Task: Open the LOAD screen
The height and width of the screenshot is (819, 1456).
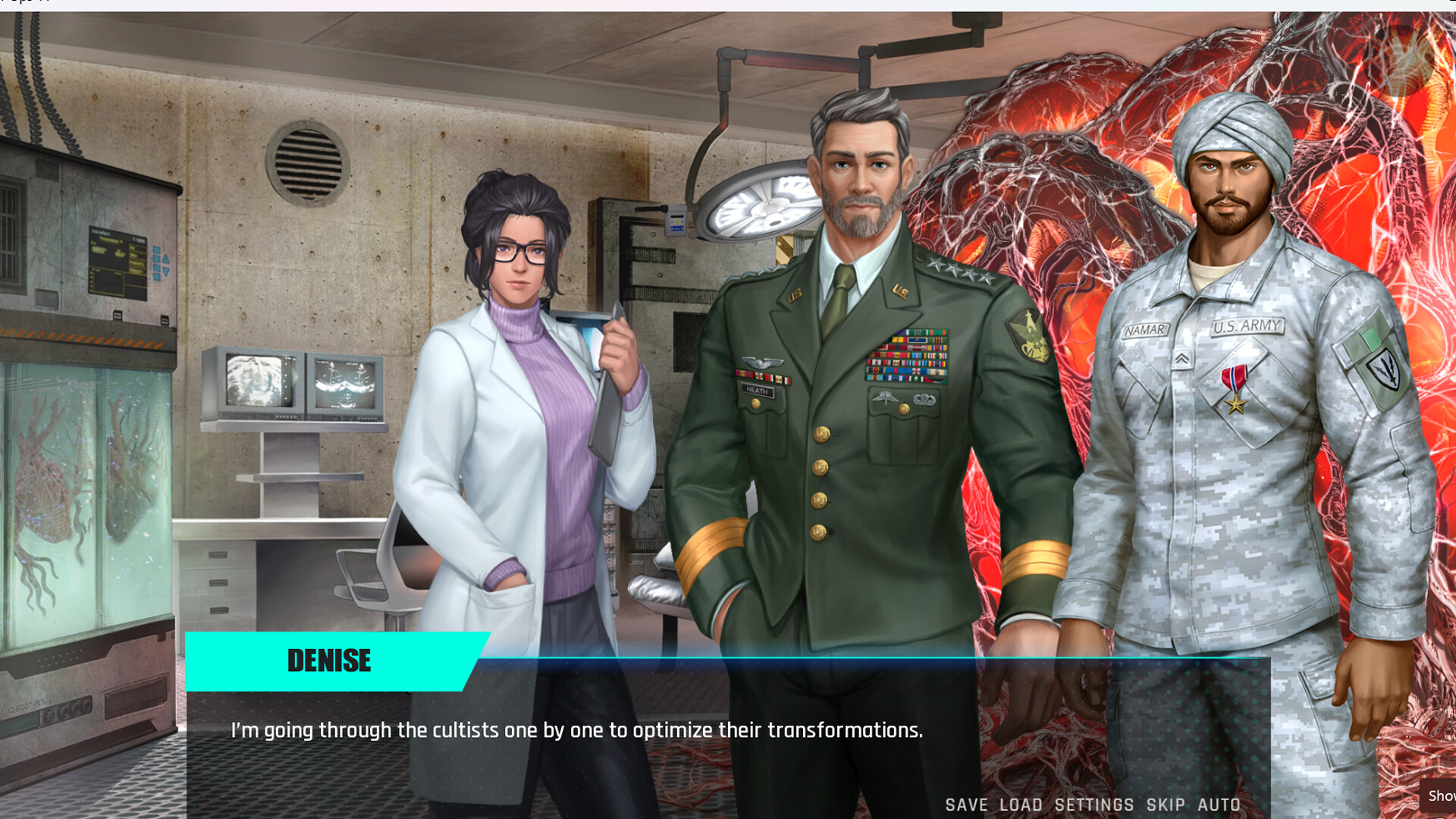Action: (1022, 805)
